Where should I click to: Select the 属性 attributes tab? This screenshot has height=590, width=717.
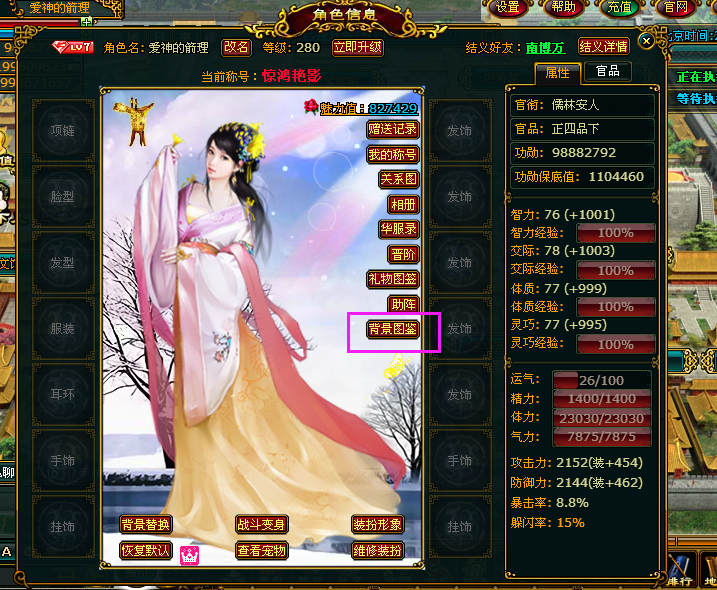coord(558,72)
